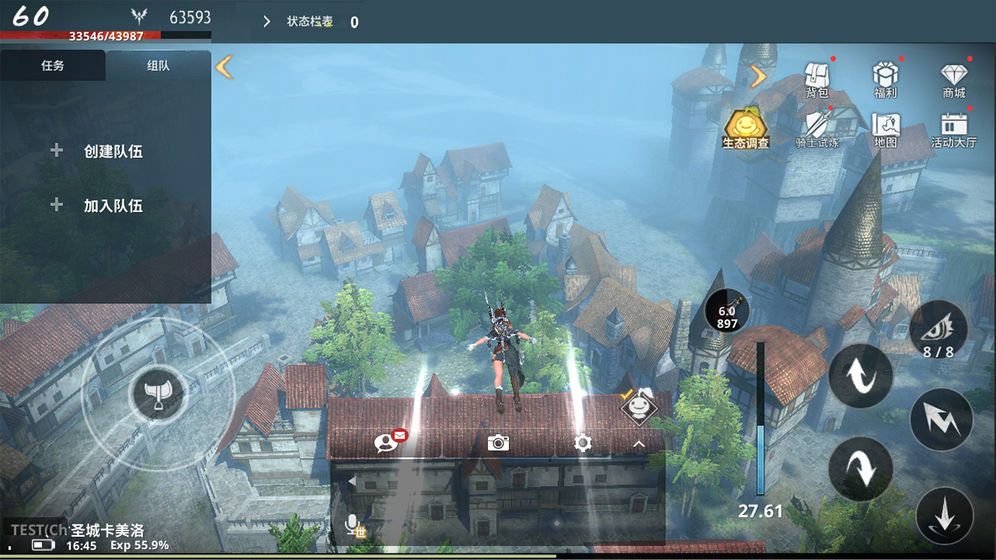Show the 地图 map
This screenshot has height=560, width=996.
pyautogui.click(x=885, y=128)
